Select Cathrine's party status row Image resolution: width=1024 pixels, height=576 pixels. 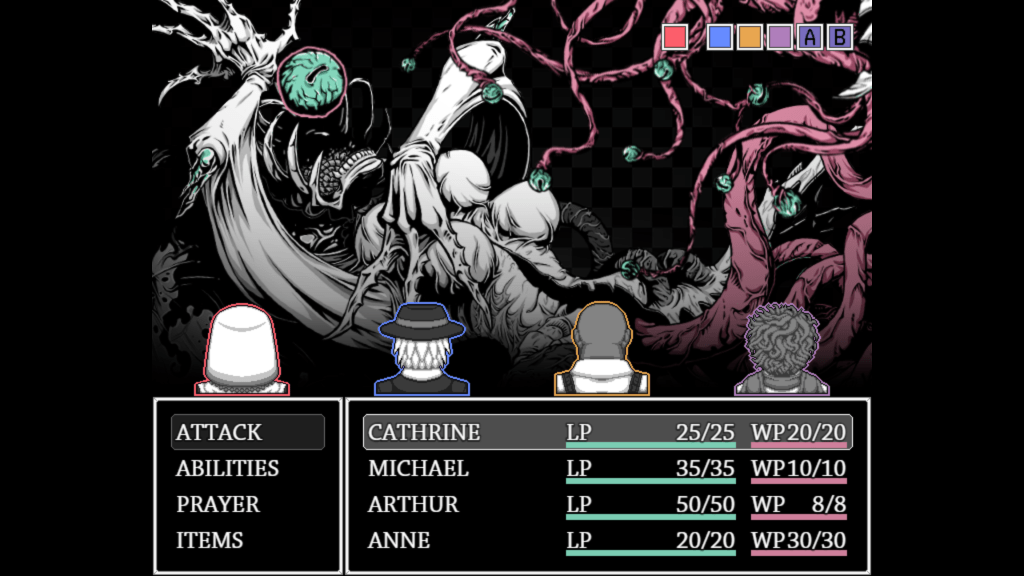click(x=607, y=432)
